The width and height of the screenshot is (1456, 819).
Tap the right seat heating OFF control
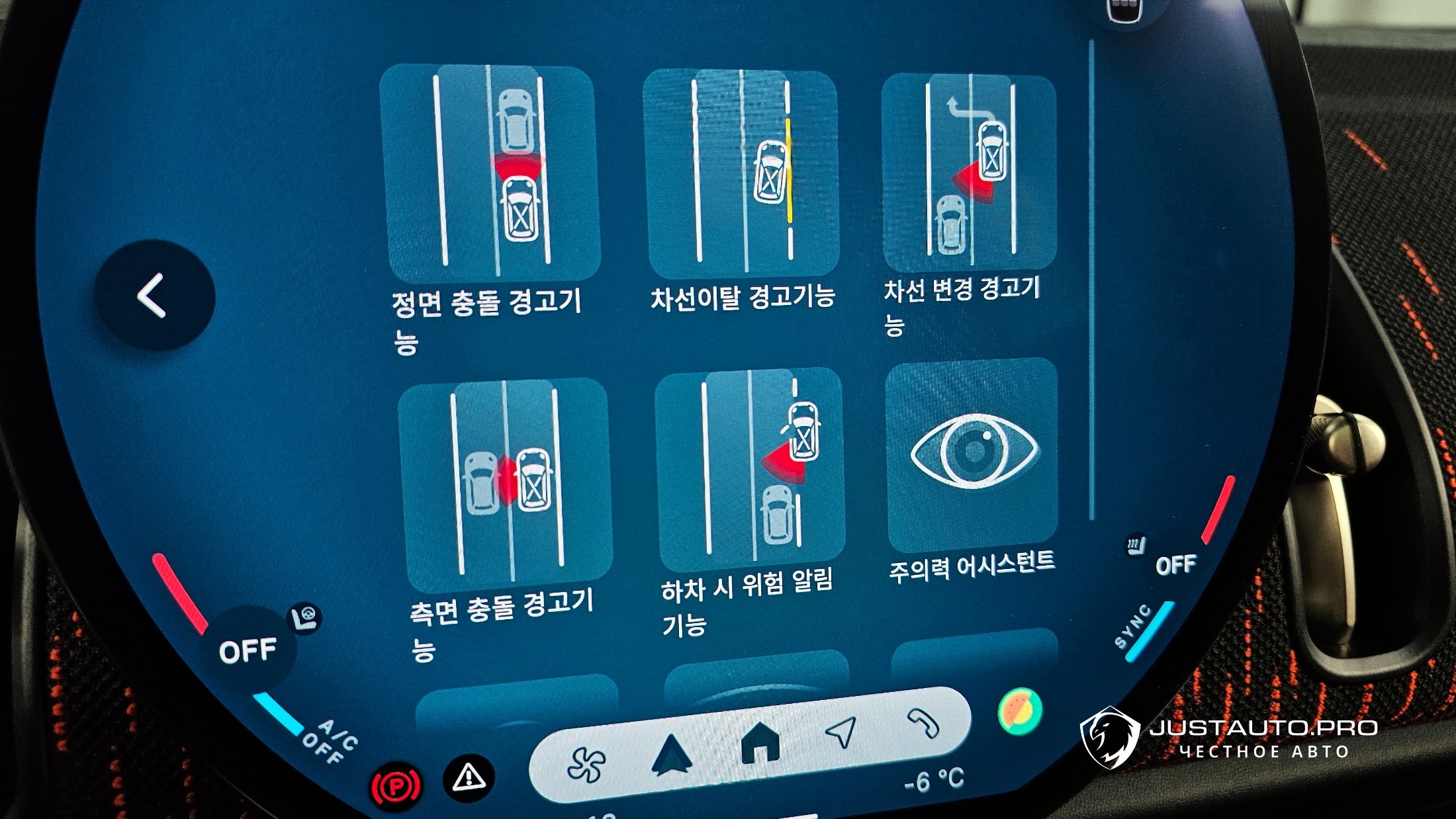[1175, 564]
